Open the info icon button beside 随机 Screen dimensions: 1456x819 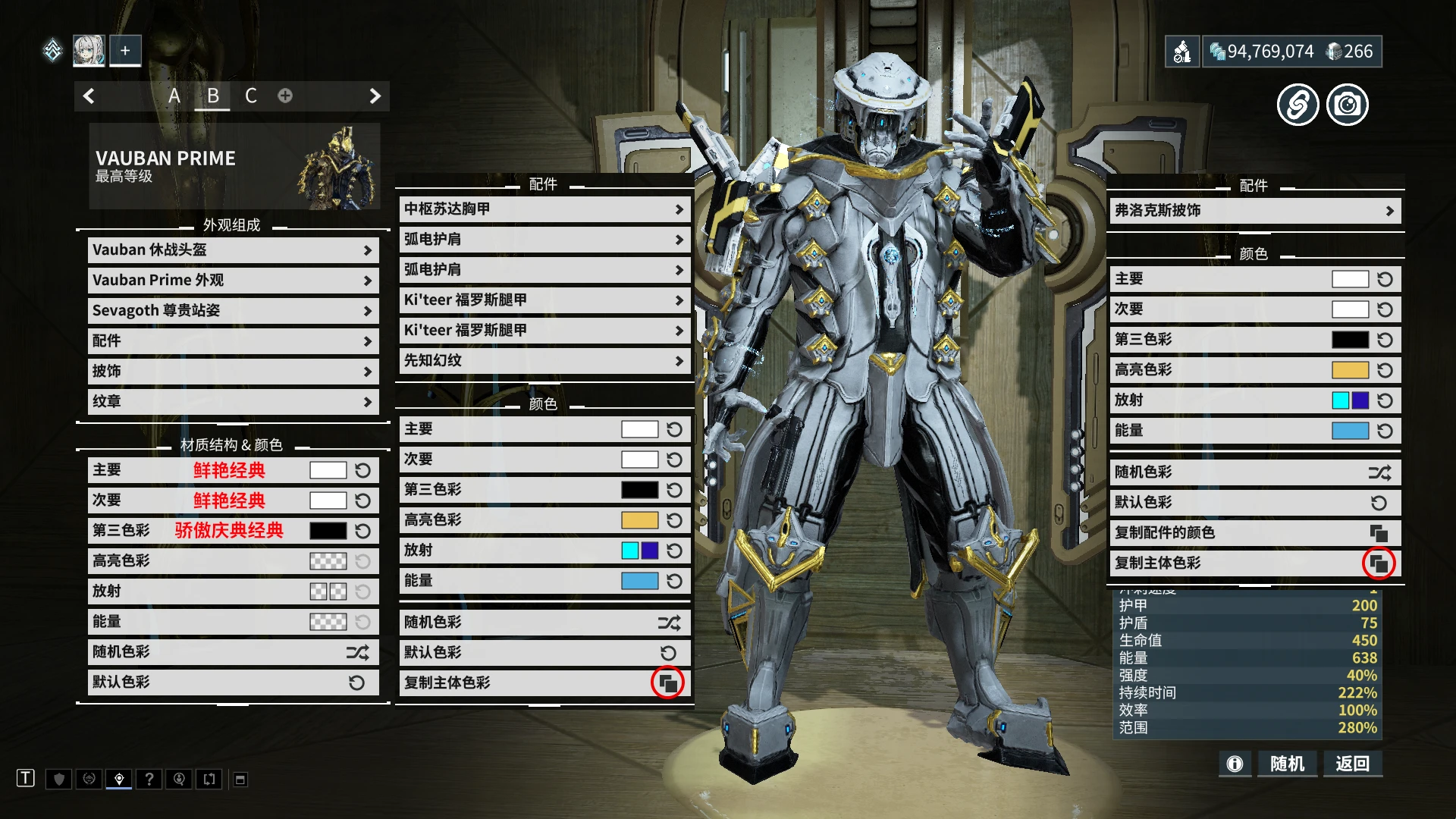[x=1235, y=764]
